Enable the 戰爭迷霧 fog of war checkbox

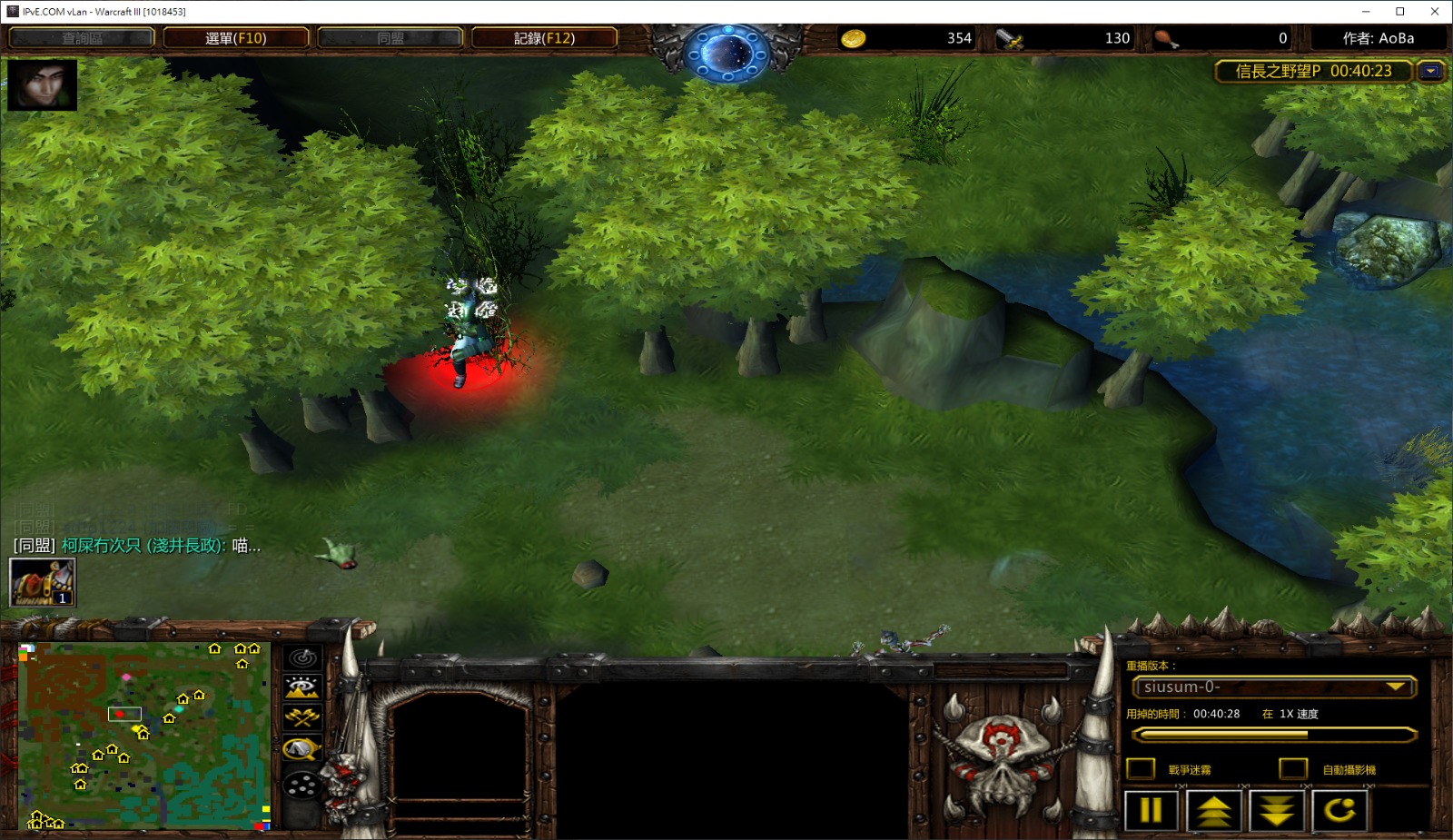tap(1141, 769)
